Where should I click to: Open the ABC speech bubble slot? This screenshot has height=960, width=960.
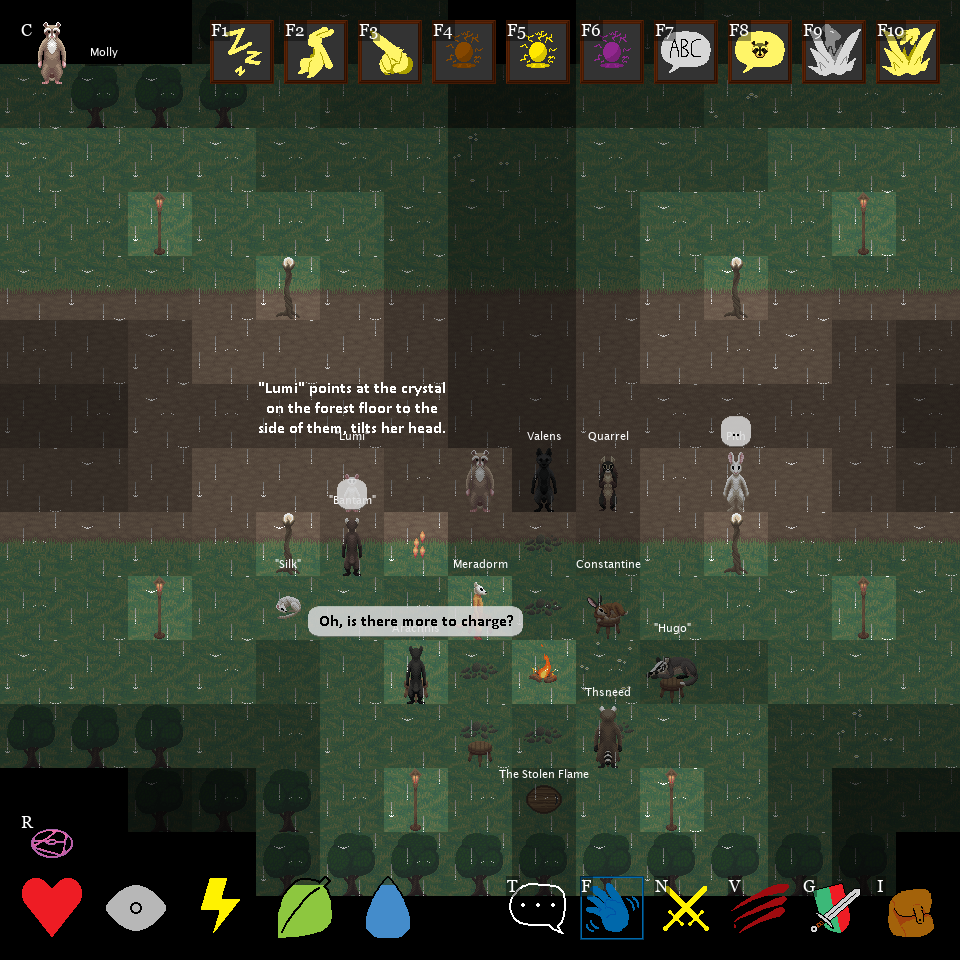685,51
